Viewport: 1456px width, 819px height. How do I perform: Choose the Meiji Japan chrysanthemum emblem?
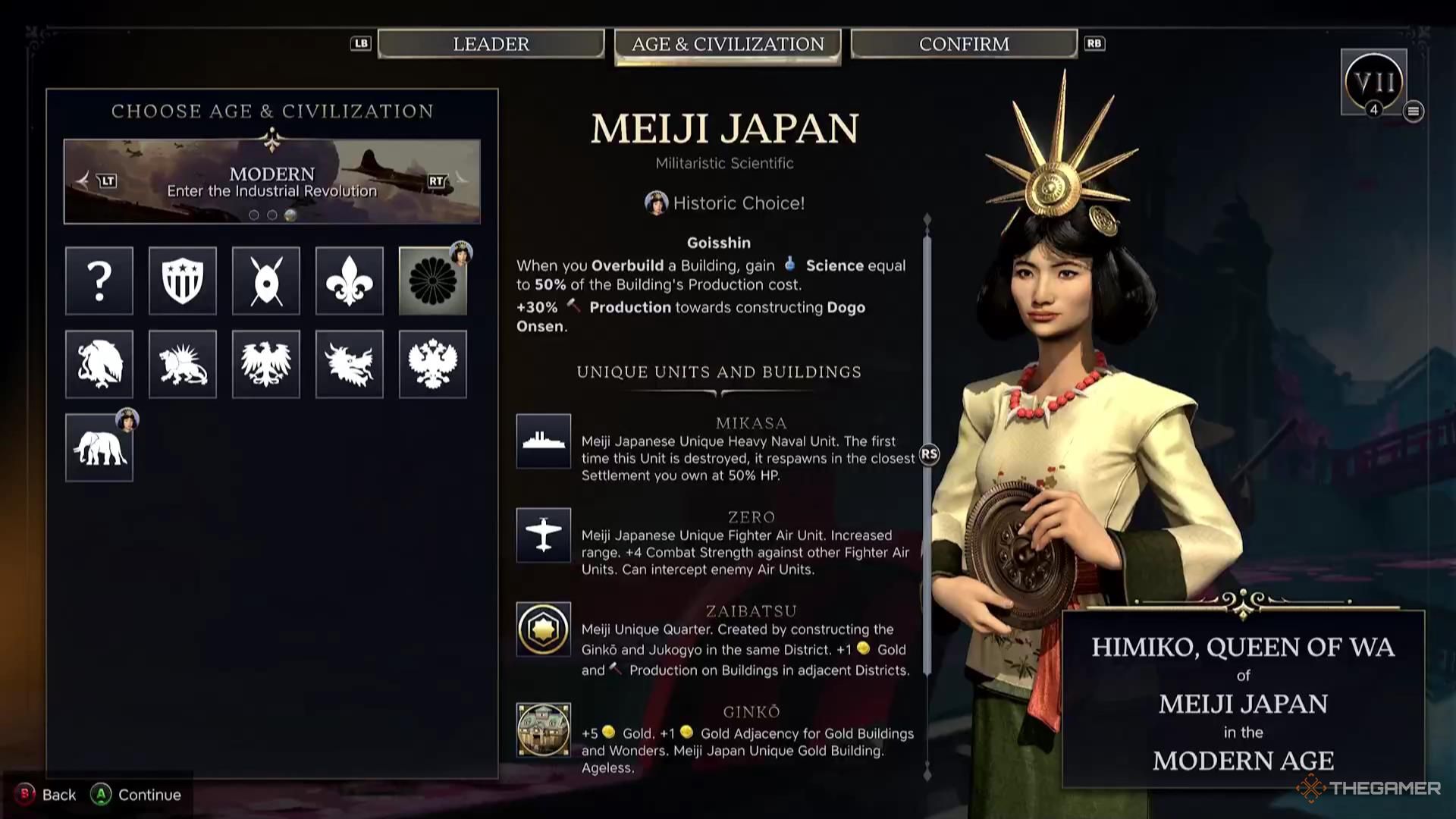point(432,281)
